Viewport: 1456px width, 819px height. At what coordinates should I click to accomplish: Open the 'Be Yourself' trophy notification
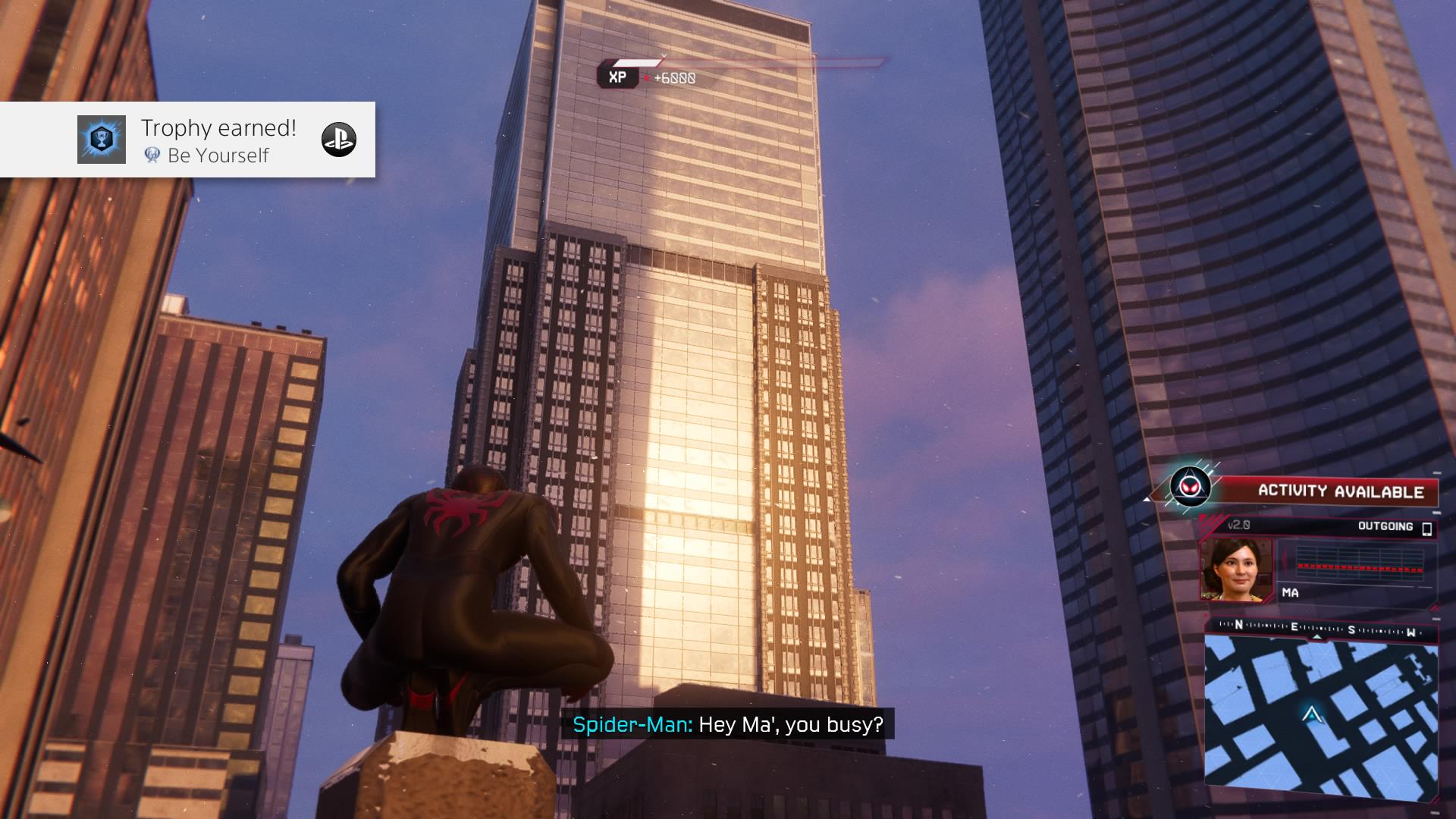point(218,140)
